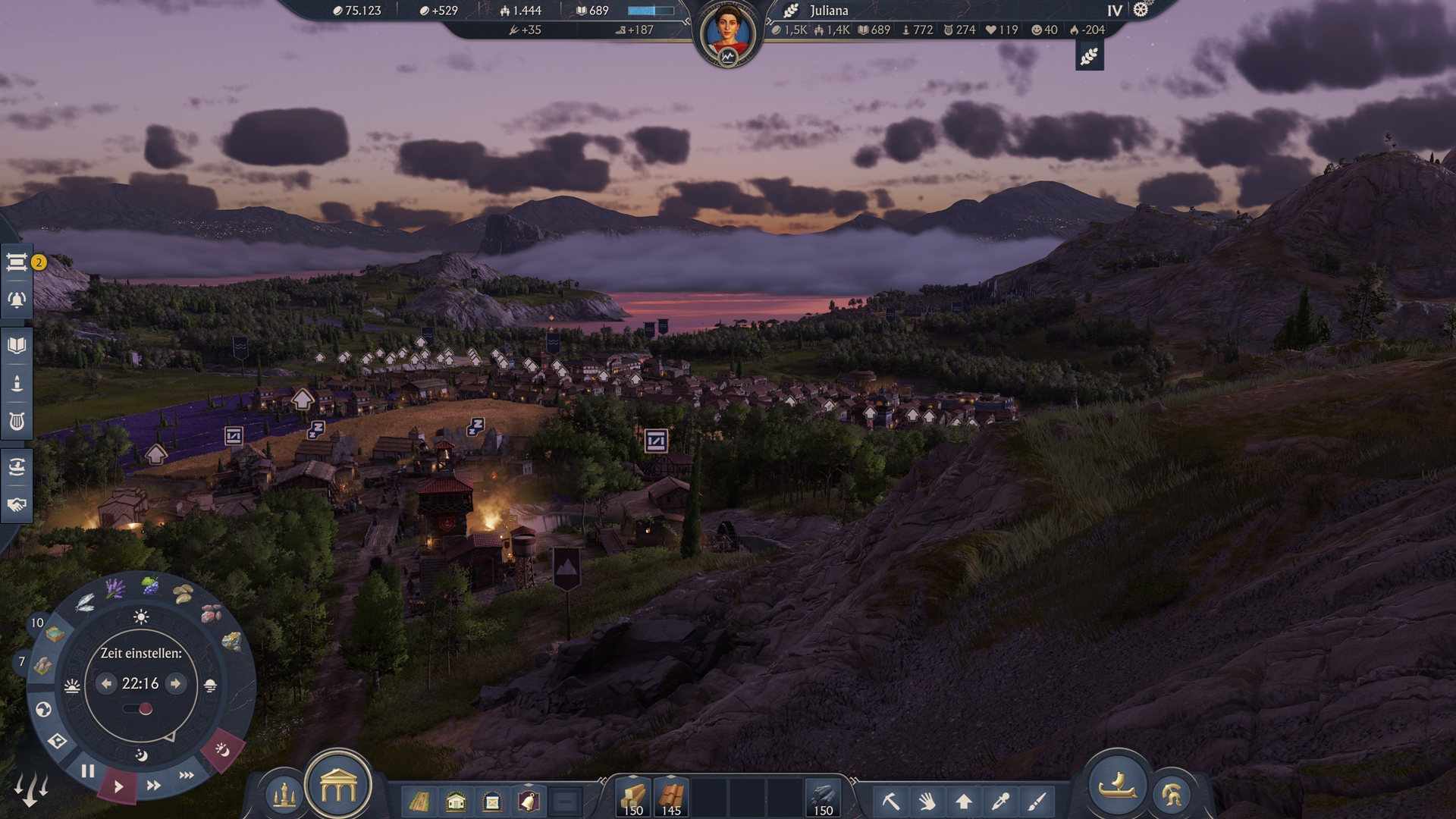
Task: Select the upgrade arrow tool
Action: pyautogui.click(x=964, y=801)
